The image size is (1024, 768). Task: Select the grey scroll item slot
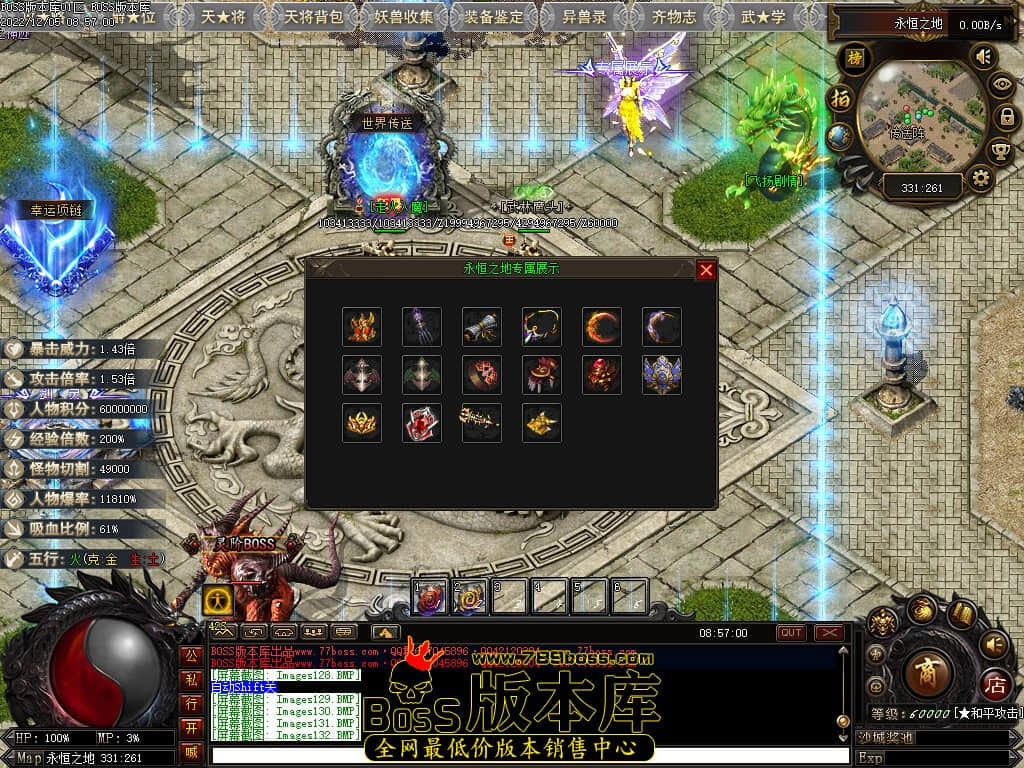click(x=481, y=326)
